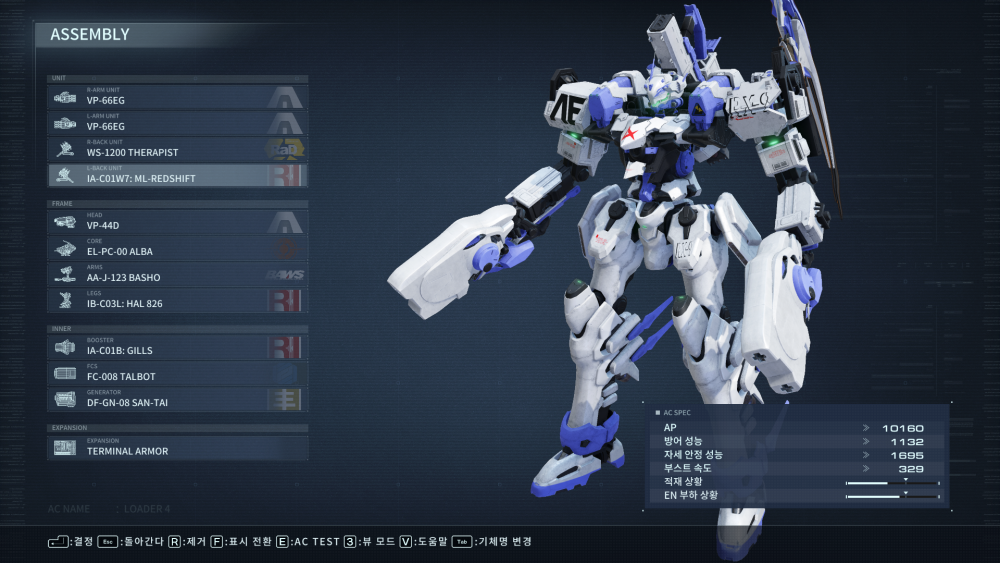Select the IB-C03L: HAL 826 legs

tap(177, 300)
